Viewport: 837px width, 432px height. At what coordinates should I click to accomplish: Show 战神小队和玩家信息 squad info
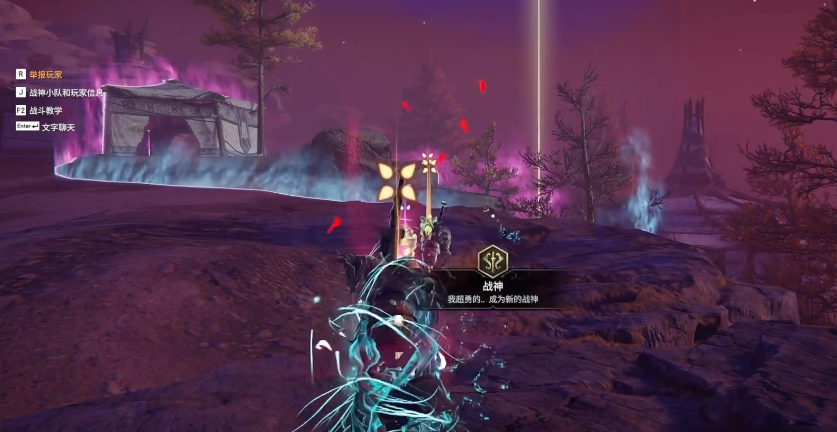point(66,92)
